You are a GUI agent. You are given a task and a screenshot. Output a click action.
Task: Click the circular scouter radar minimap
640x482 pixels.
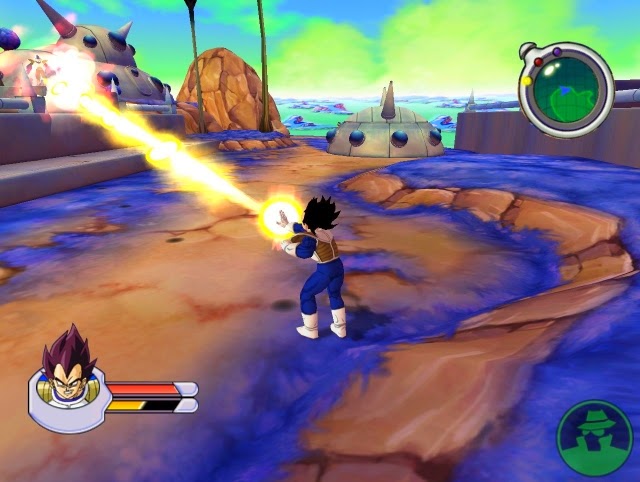coord(566,90)
